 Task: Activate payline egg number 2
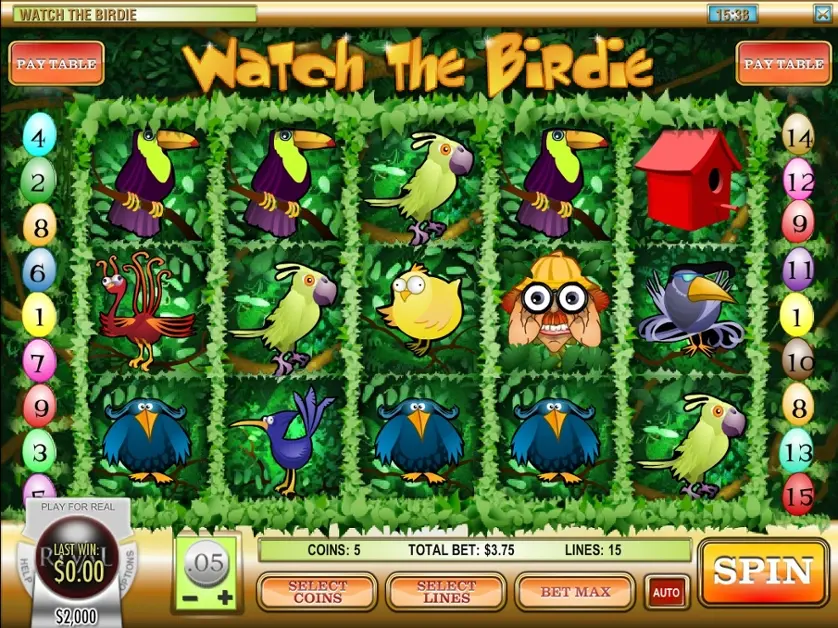38,183
